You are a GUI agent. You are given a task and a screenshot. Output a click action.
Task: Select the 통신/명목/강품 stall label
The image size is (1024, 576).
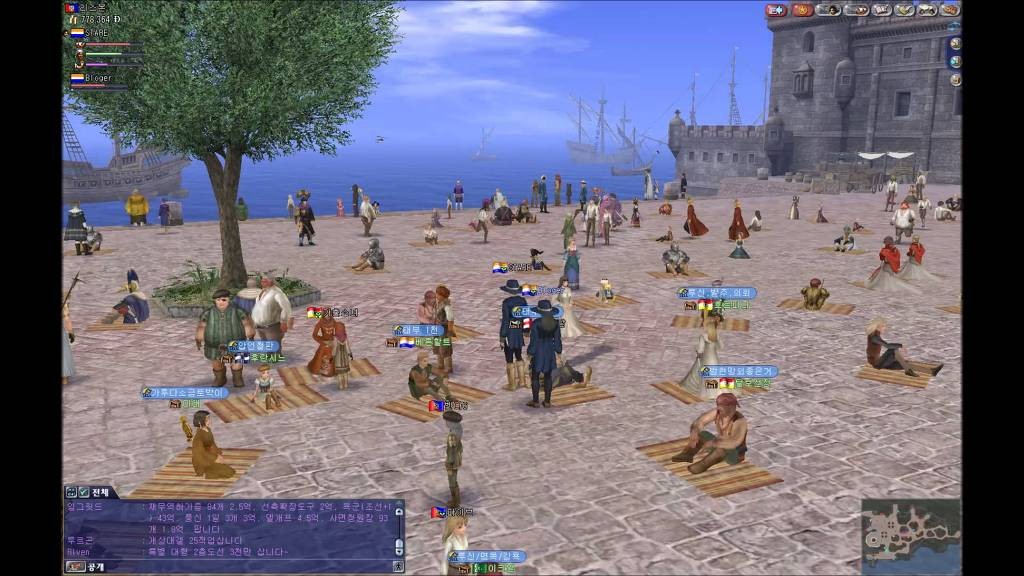tap(487, 556)
